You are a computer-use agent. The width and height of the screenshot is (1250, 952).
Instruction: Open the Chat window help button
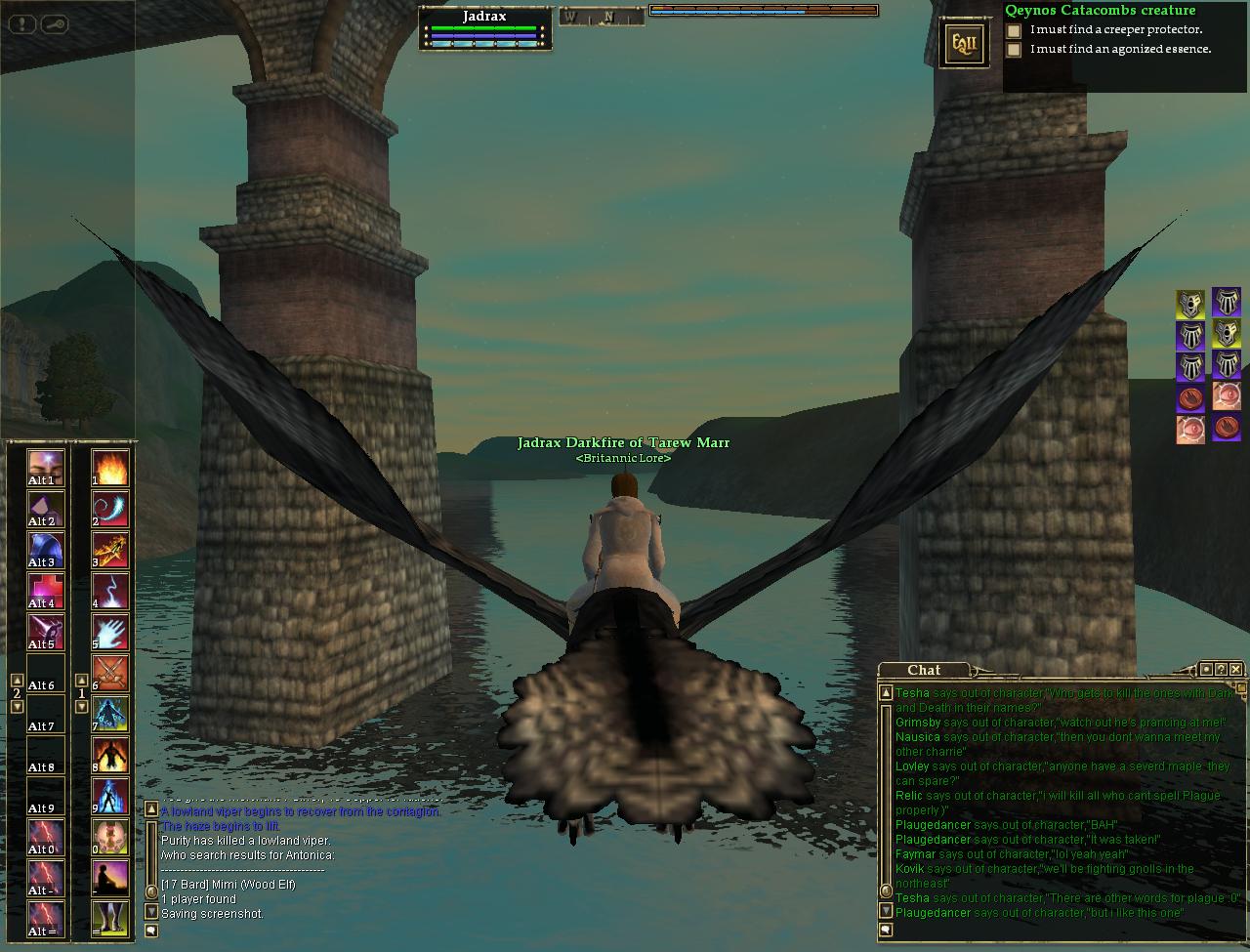pyautogui.click(x=1222, y=669)
